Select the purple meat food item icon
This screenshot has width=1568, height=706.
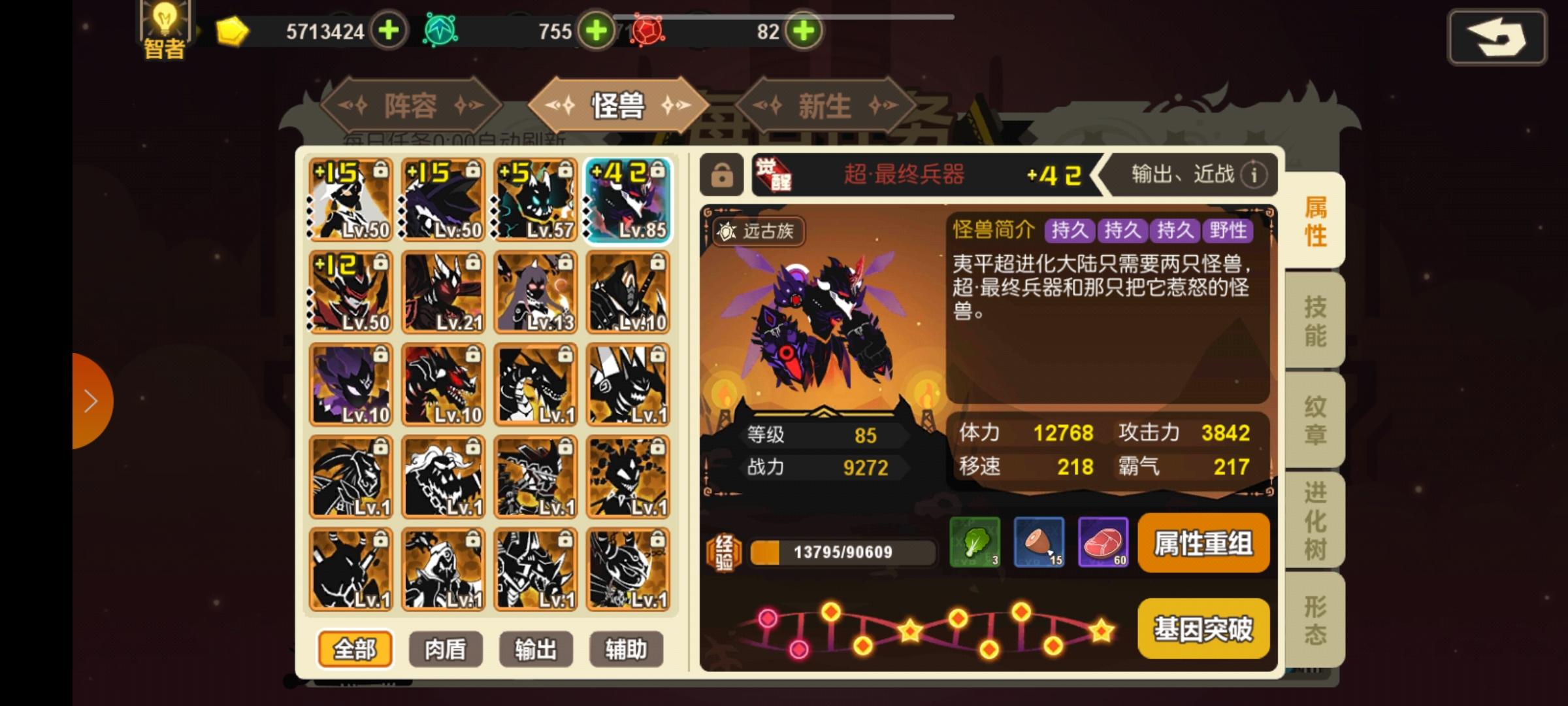point(1103,543)
